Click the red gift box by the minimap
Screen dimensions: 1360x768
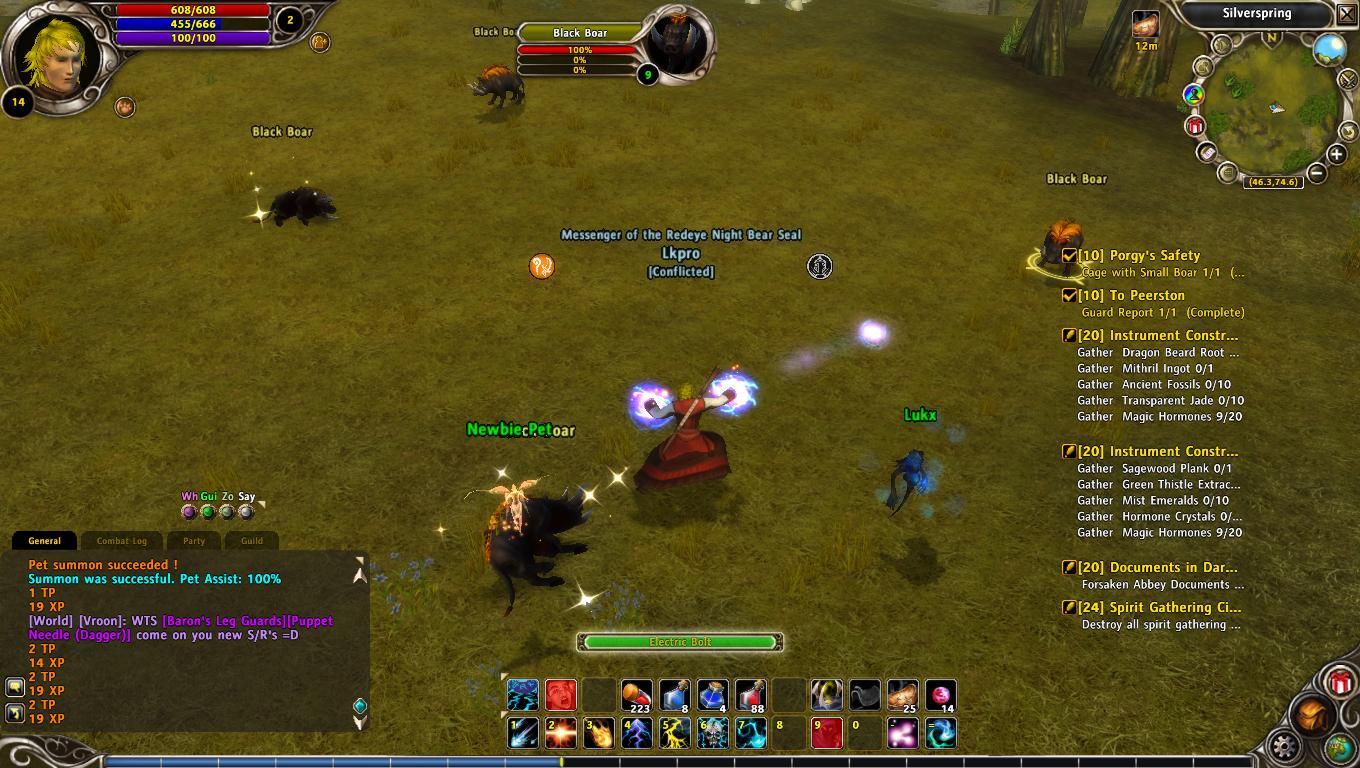coord(1195,126)
